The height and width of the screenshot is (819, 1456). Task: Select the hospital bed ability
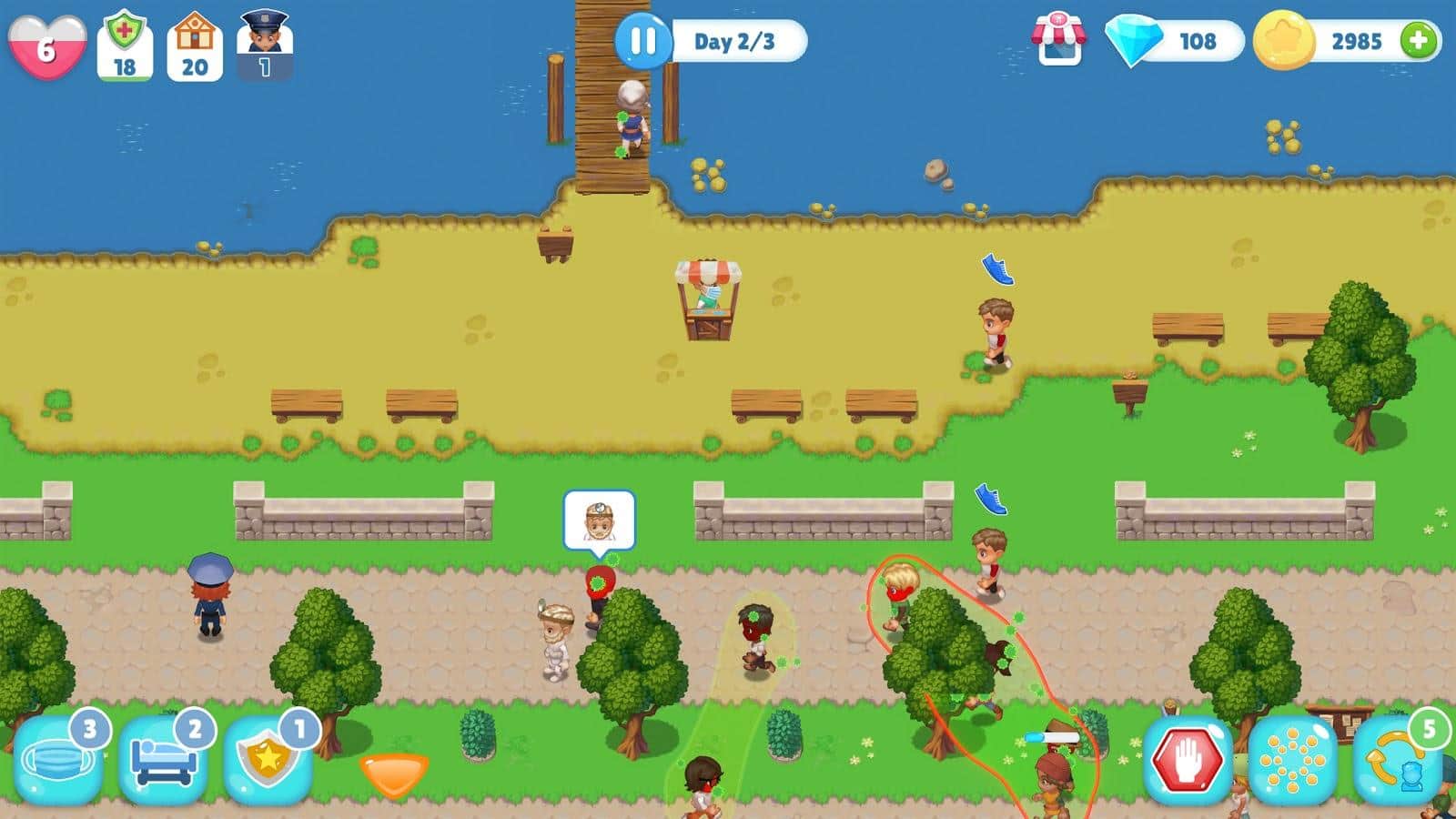[164, 760]
